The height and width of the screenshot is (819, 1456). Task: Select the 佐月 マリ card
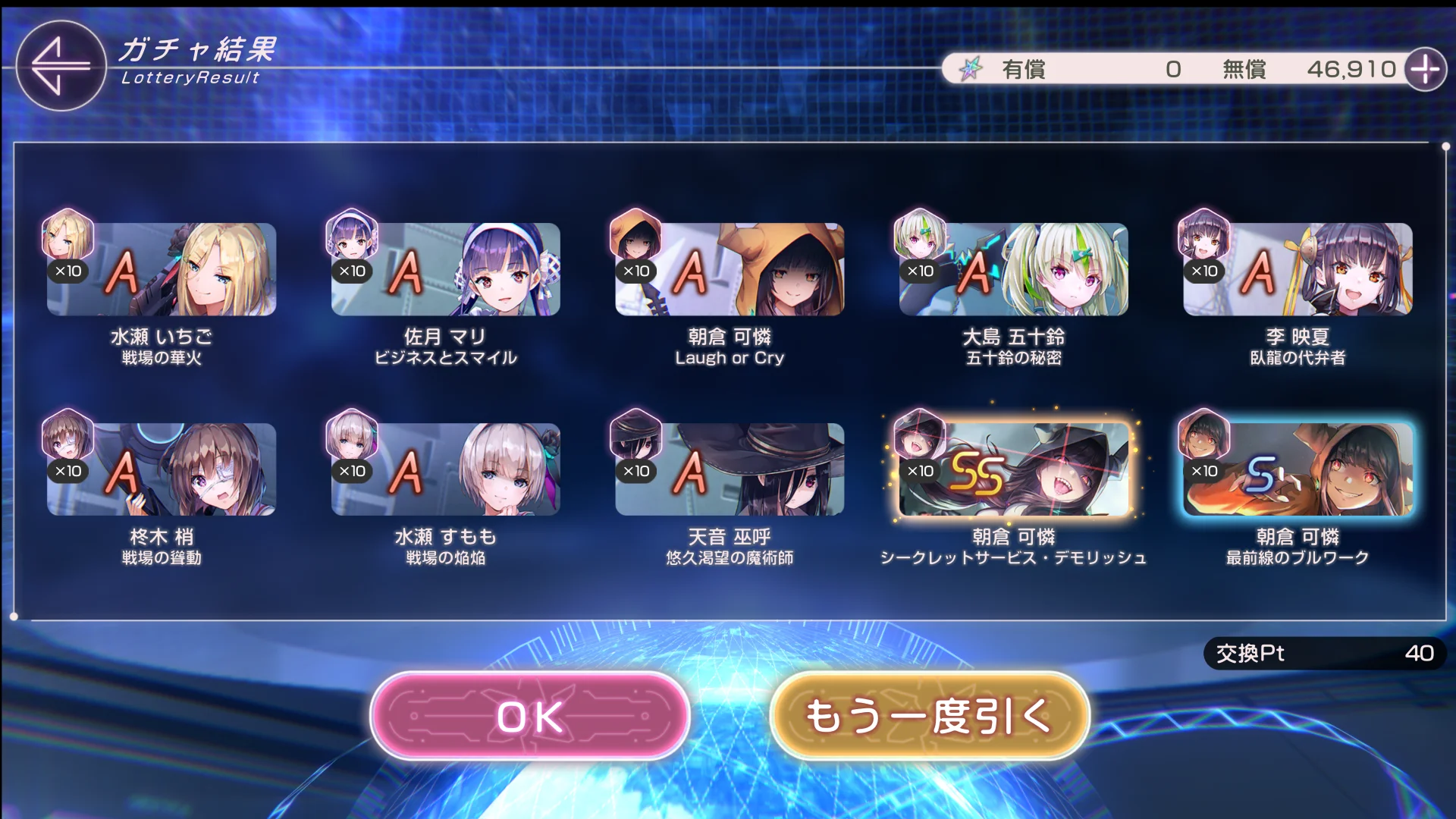[x=446, y=269]
